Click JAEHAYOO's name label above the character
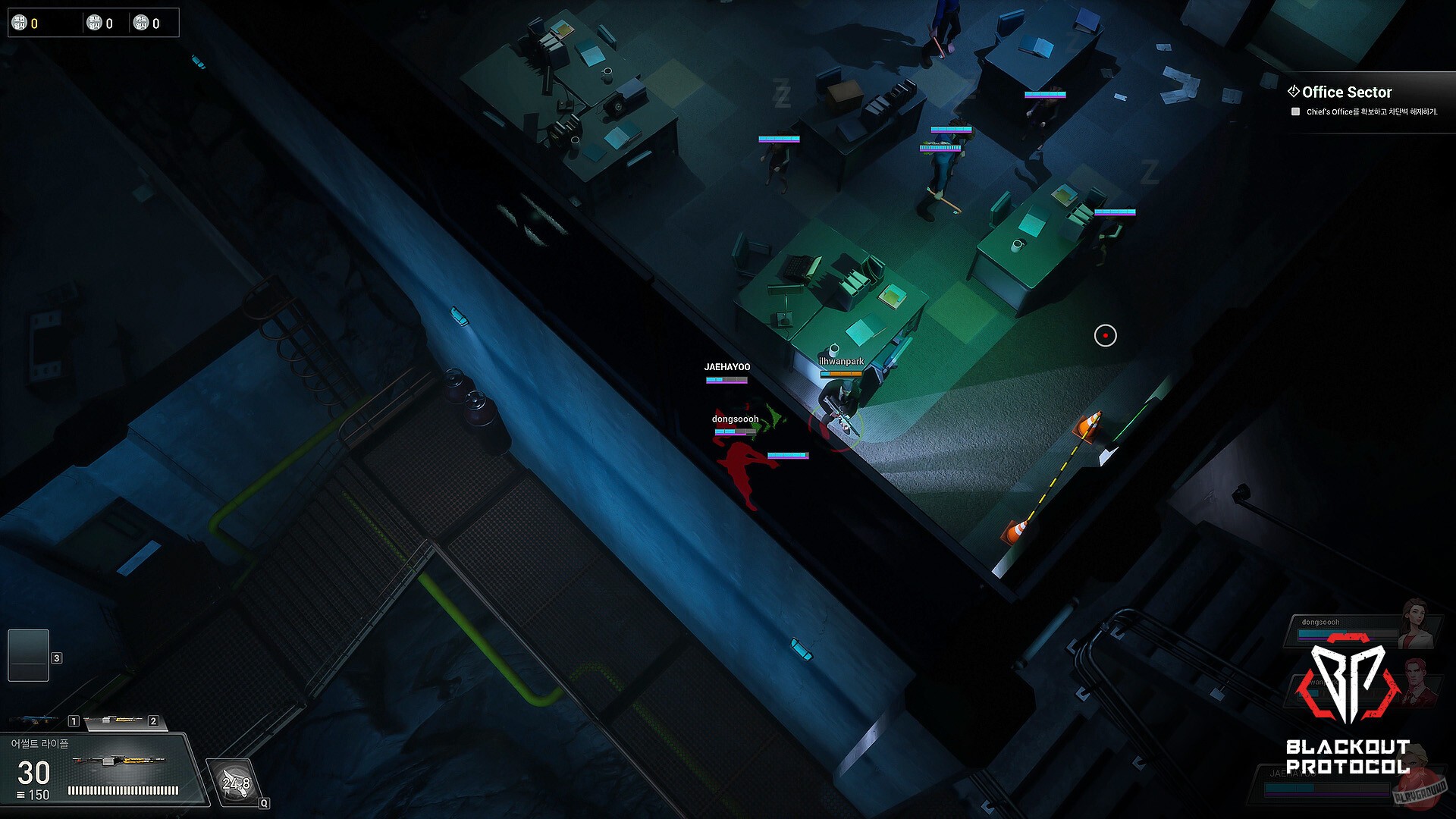The width and height of the screenshot is (1456, 819). click(726, 366)
